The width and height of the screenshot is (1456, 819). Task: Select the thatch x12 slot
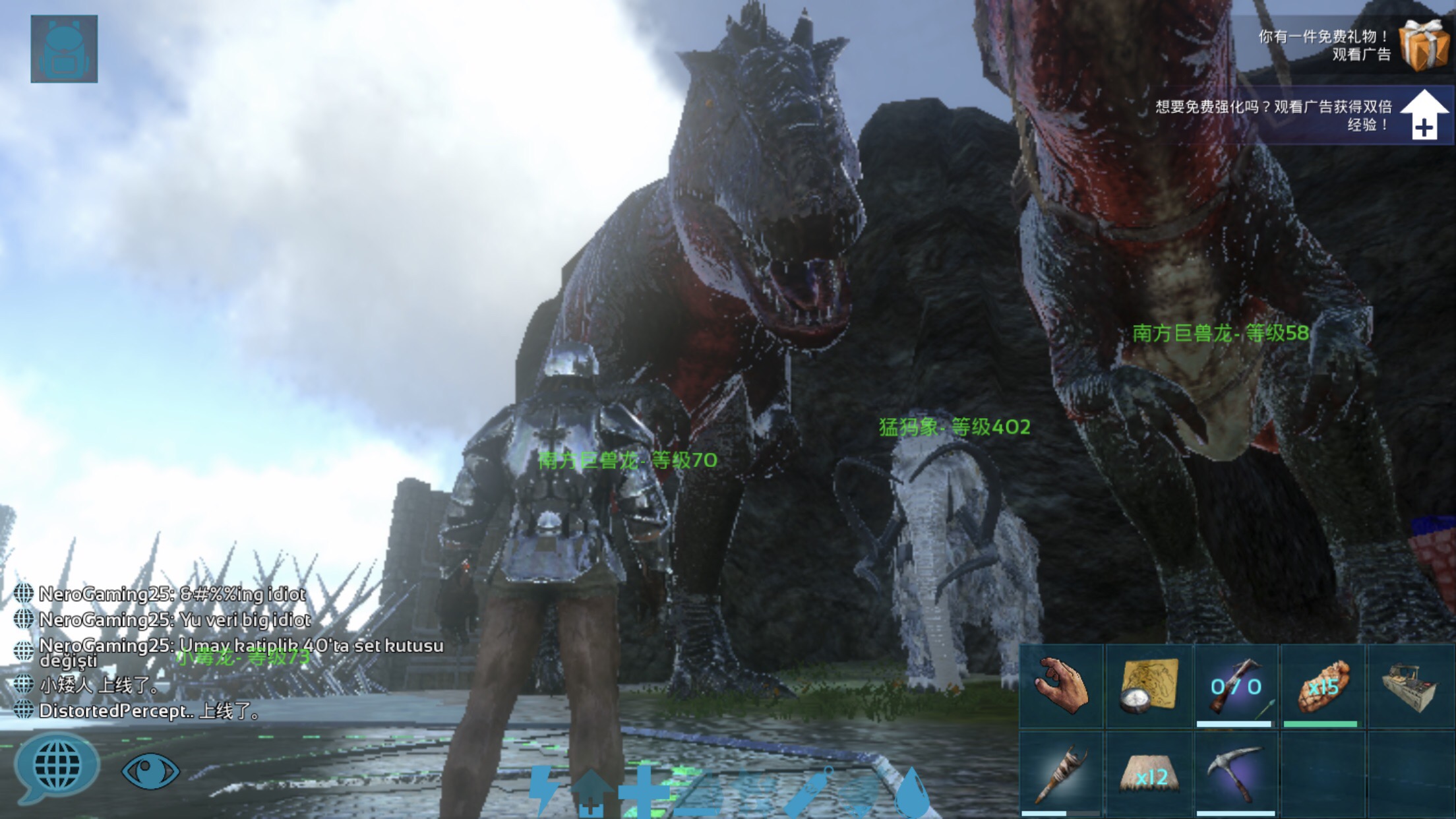pyautogui.click(x=1148, y=774)
